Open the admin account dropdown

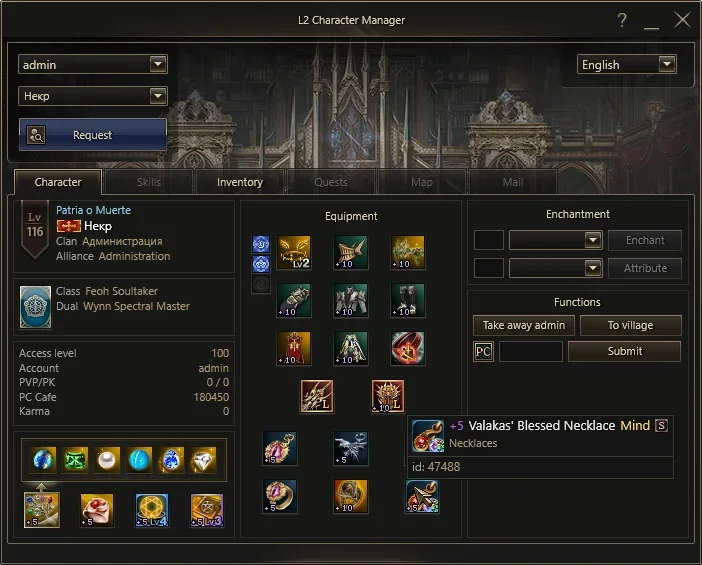(x=92, y=65)
